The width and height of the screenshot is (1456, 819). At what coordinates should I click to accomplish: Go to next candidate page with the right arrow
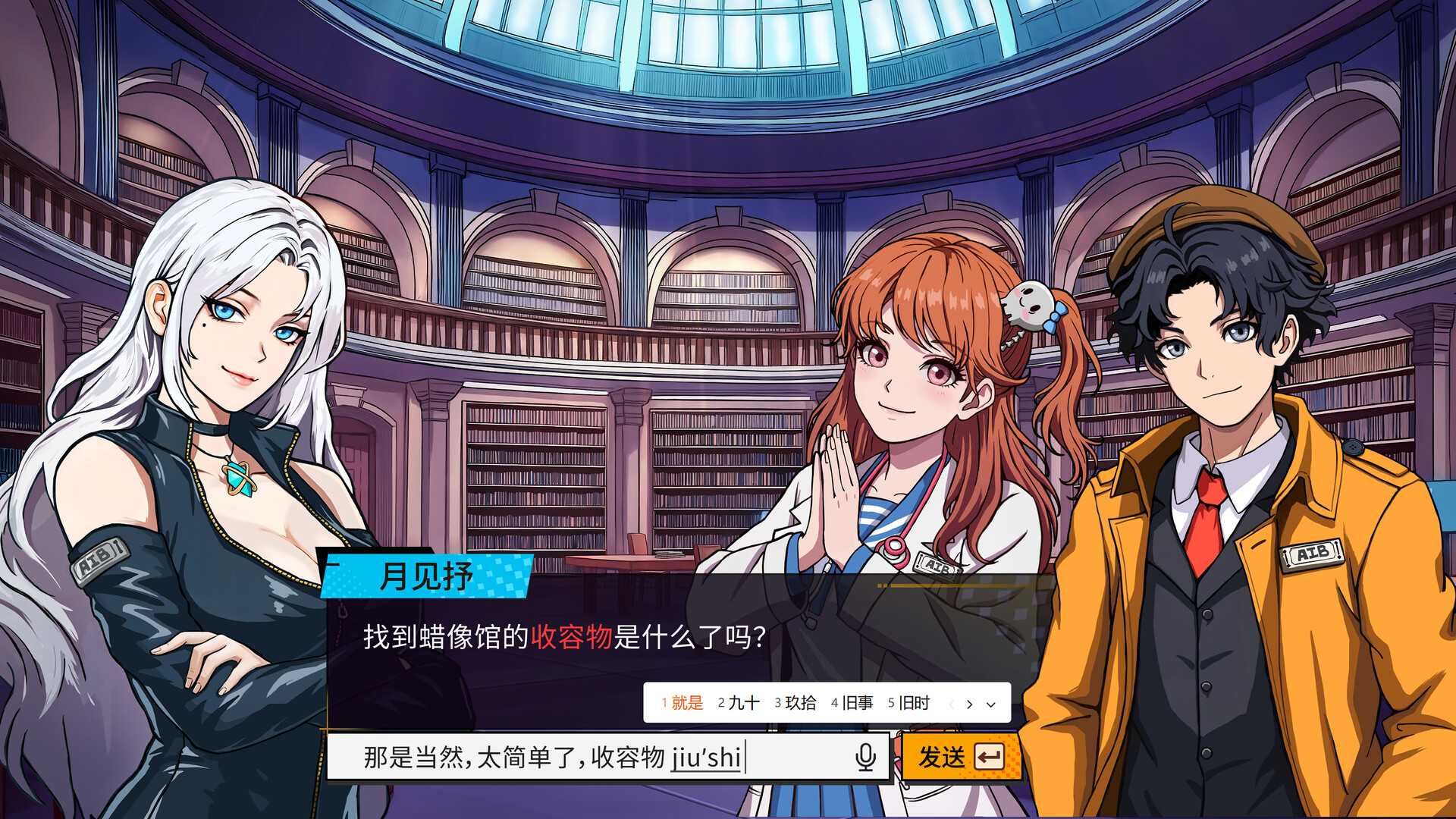(969, 703)
